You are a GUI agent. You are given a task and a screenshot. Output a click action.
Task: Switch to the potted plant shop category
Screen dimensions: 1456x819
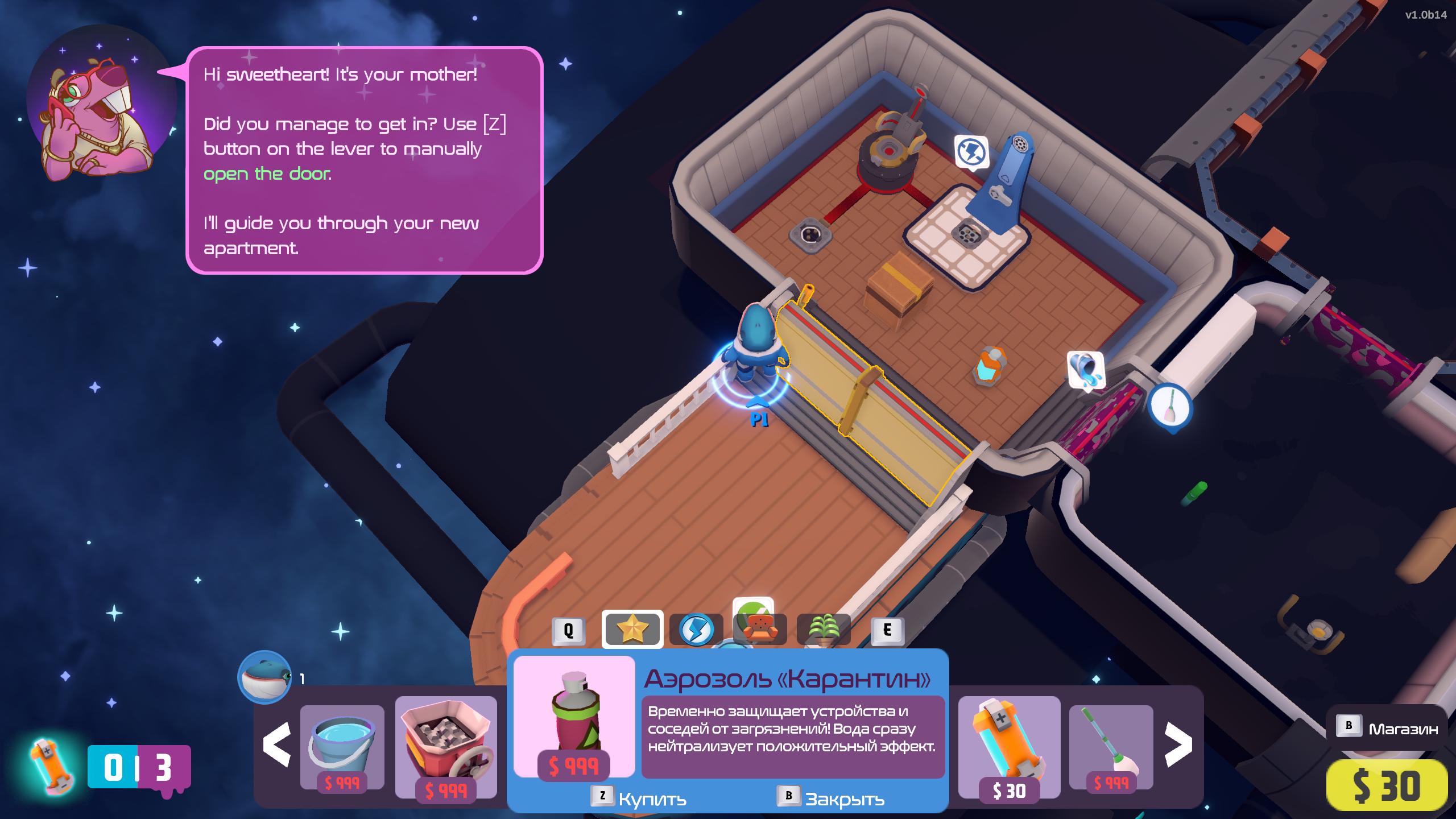click(824, 630)
